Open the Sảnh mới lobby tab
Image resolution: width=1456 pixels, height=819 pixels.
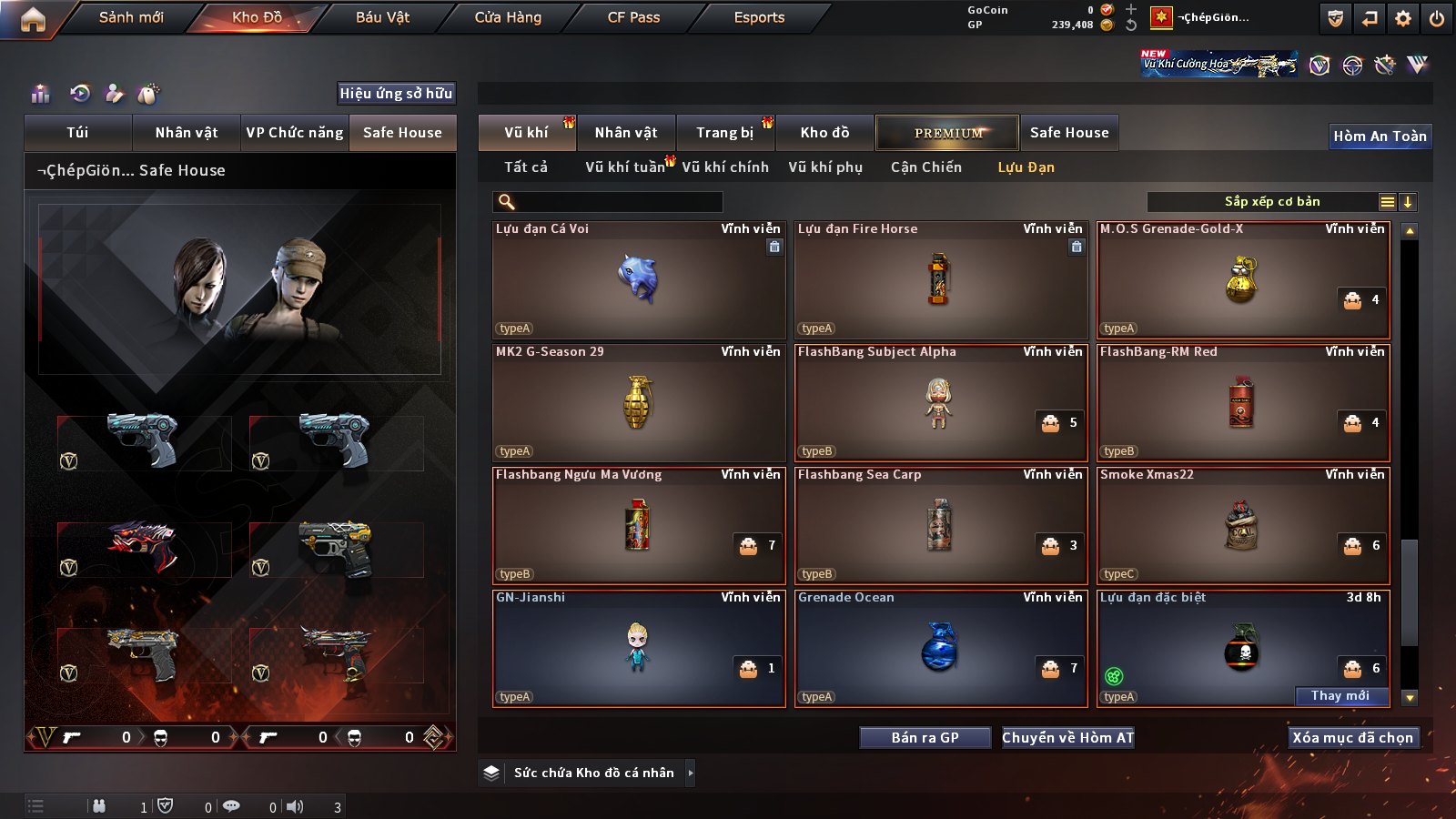pyautogui.click(x=131, y=17)
